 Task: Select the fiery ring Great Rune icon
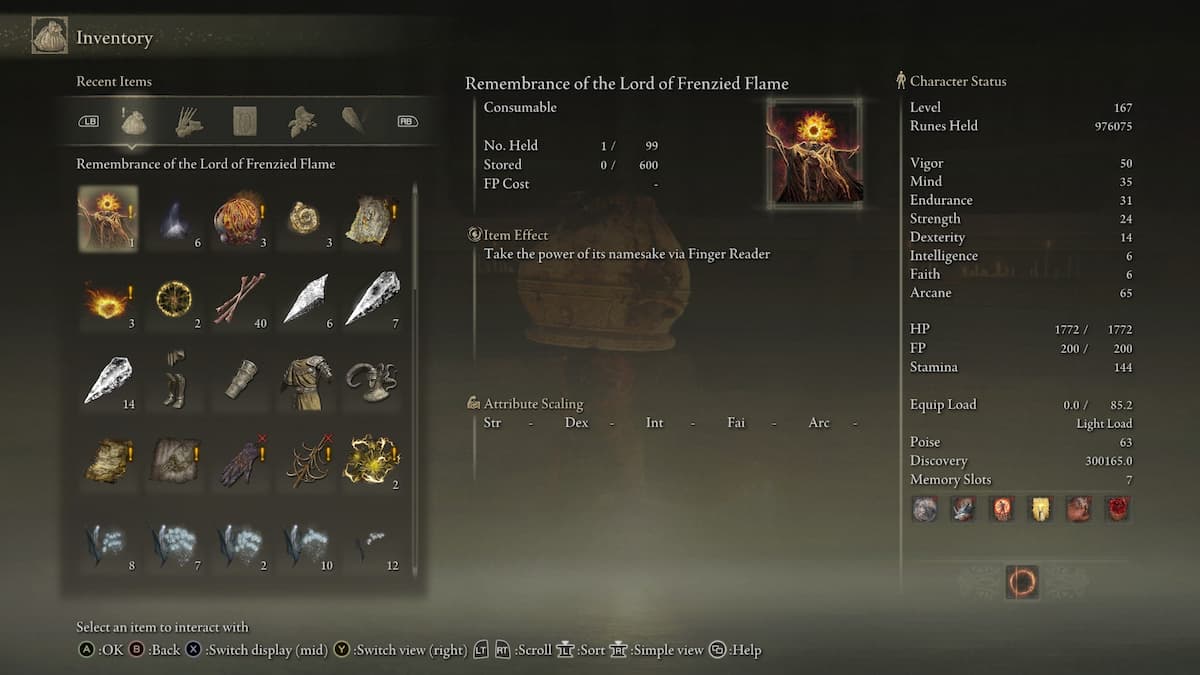(x=1021, y=582)
